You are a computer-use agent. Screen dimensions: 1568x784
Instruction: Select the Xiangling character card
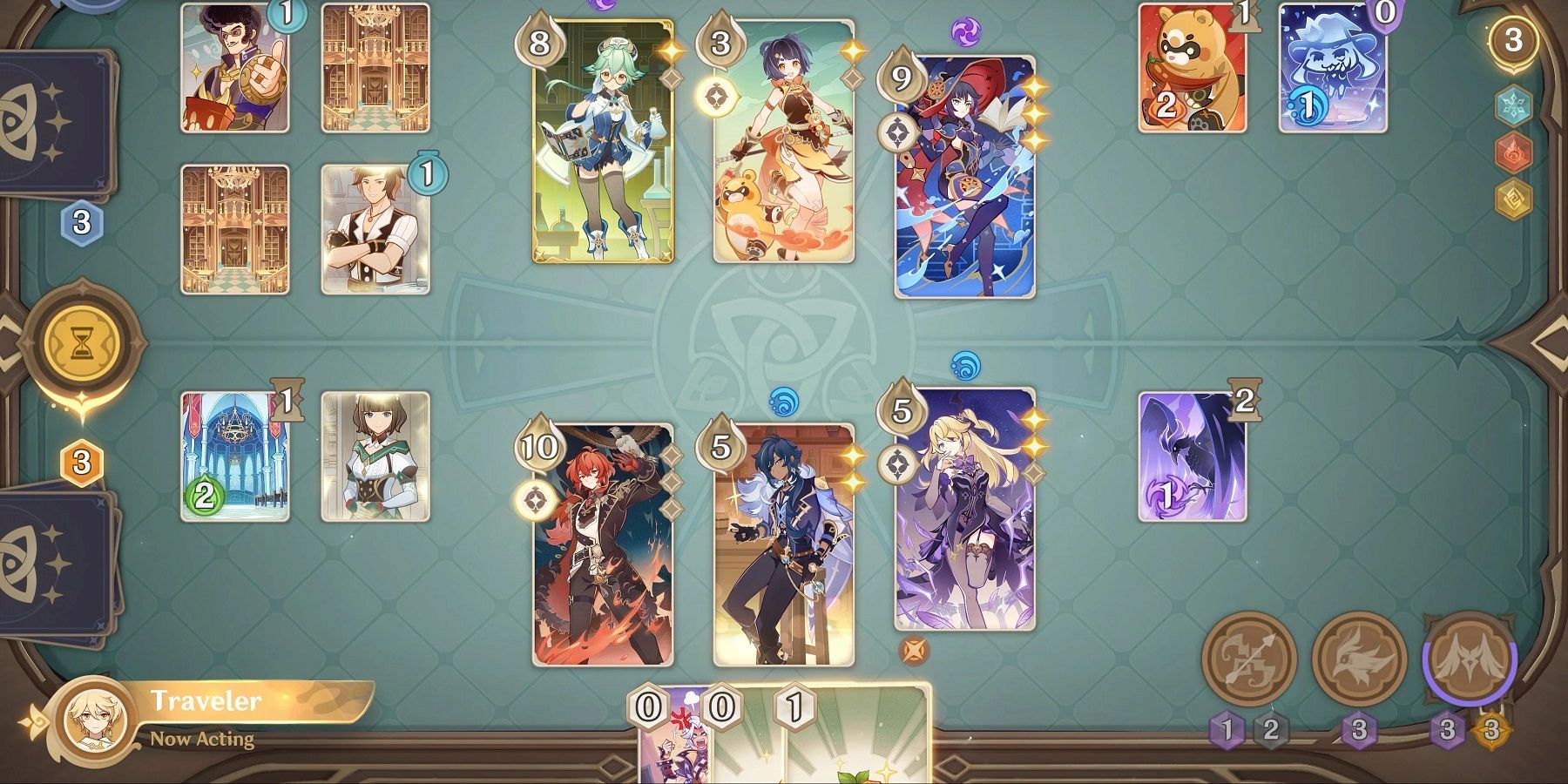click(783, 144)
